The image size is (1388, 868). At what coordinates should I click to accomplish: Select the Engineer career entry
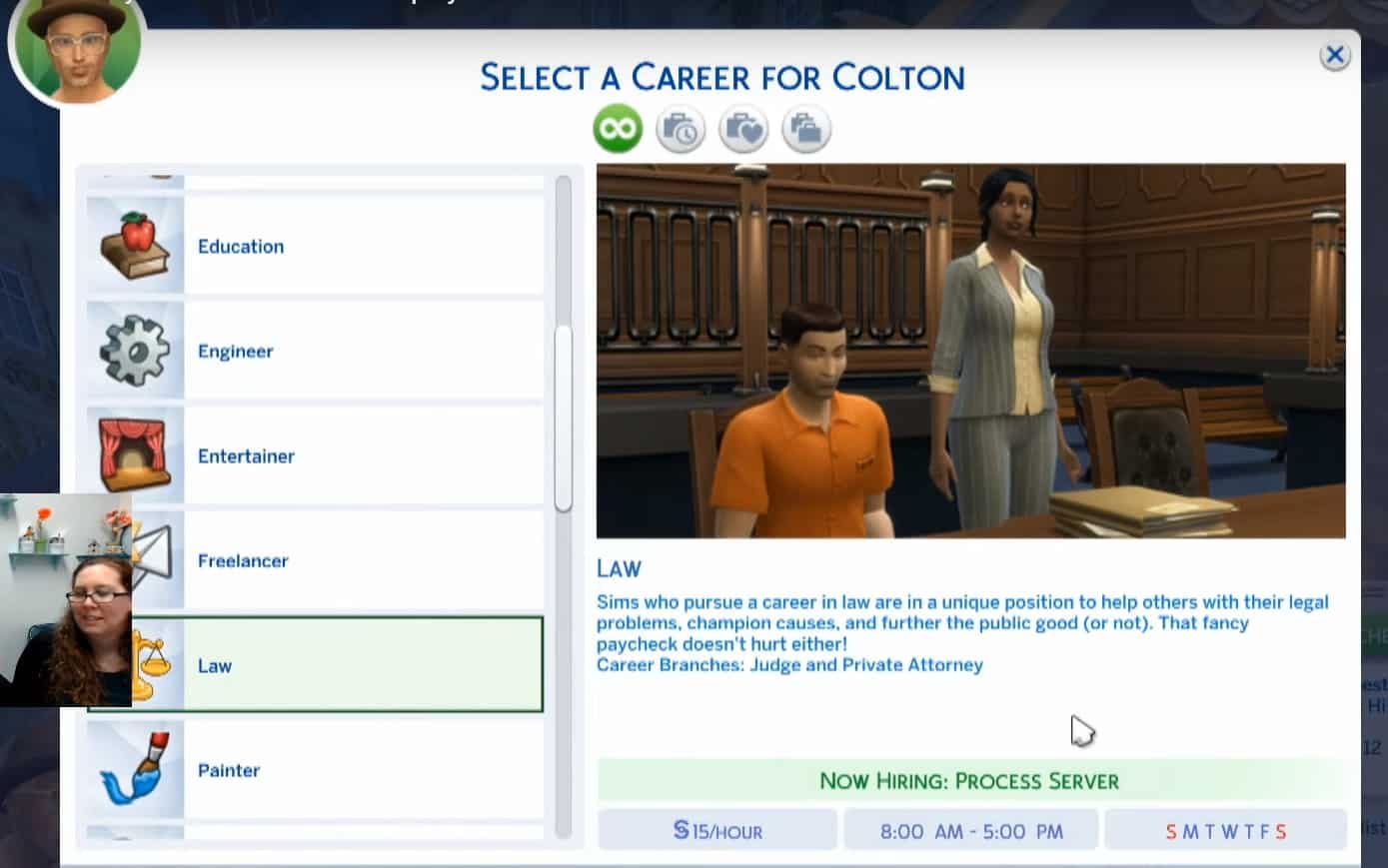pos(315,352)
